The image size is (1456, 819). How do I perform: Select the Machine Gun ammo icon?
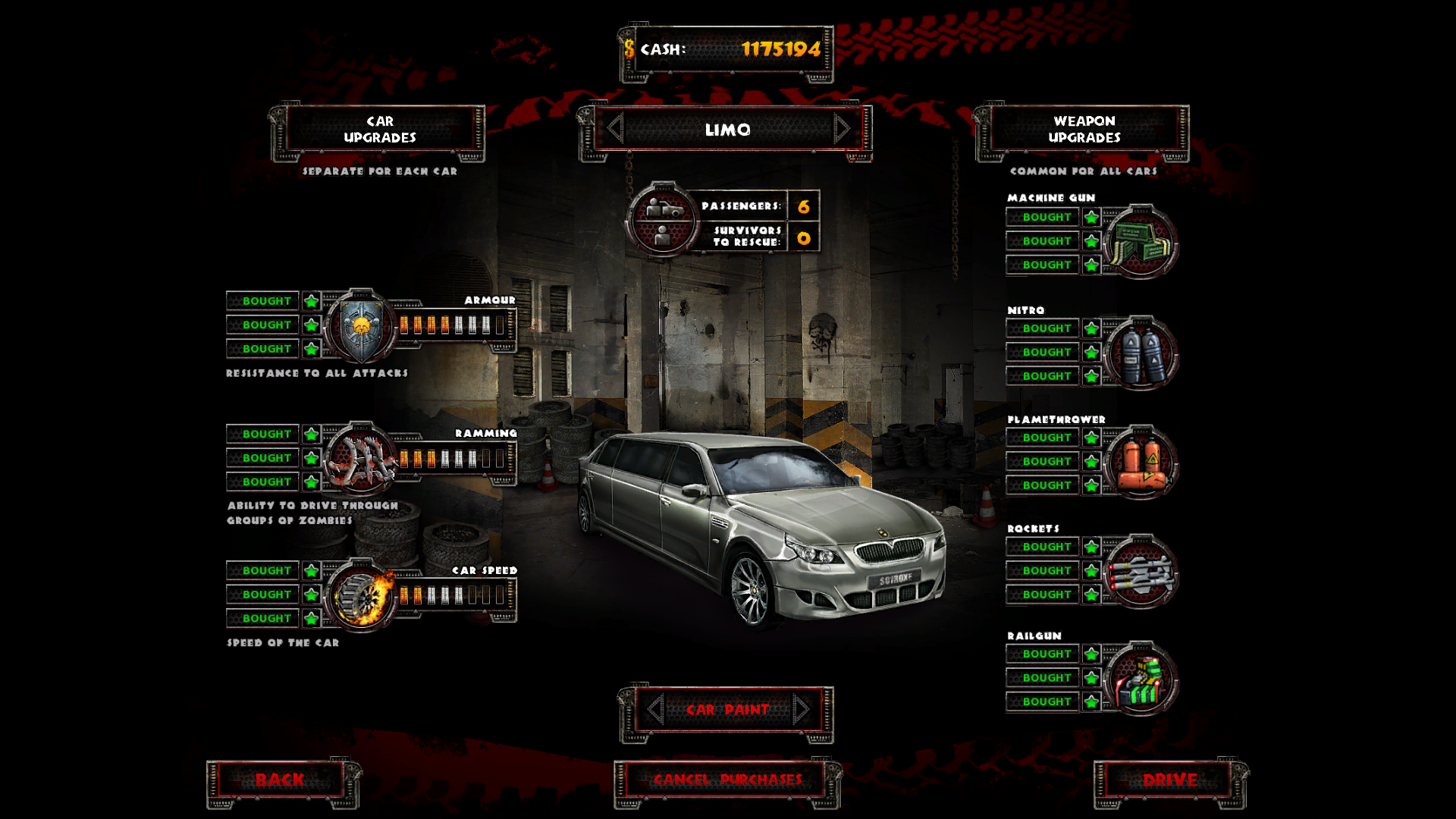[1140, 242]
